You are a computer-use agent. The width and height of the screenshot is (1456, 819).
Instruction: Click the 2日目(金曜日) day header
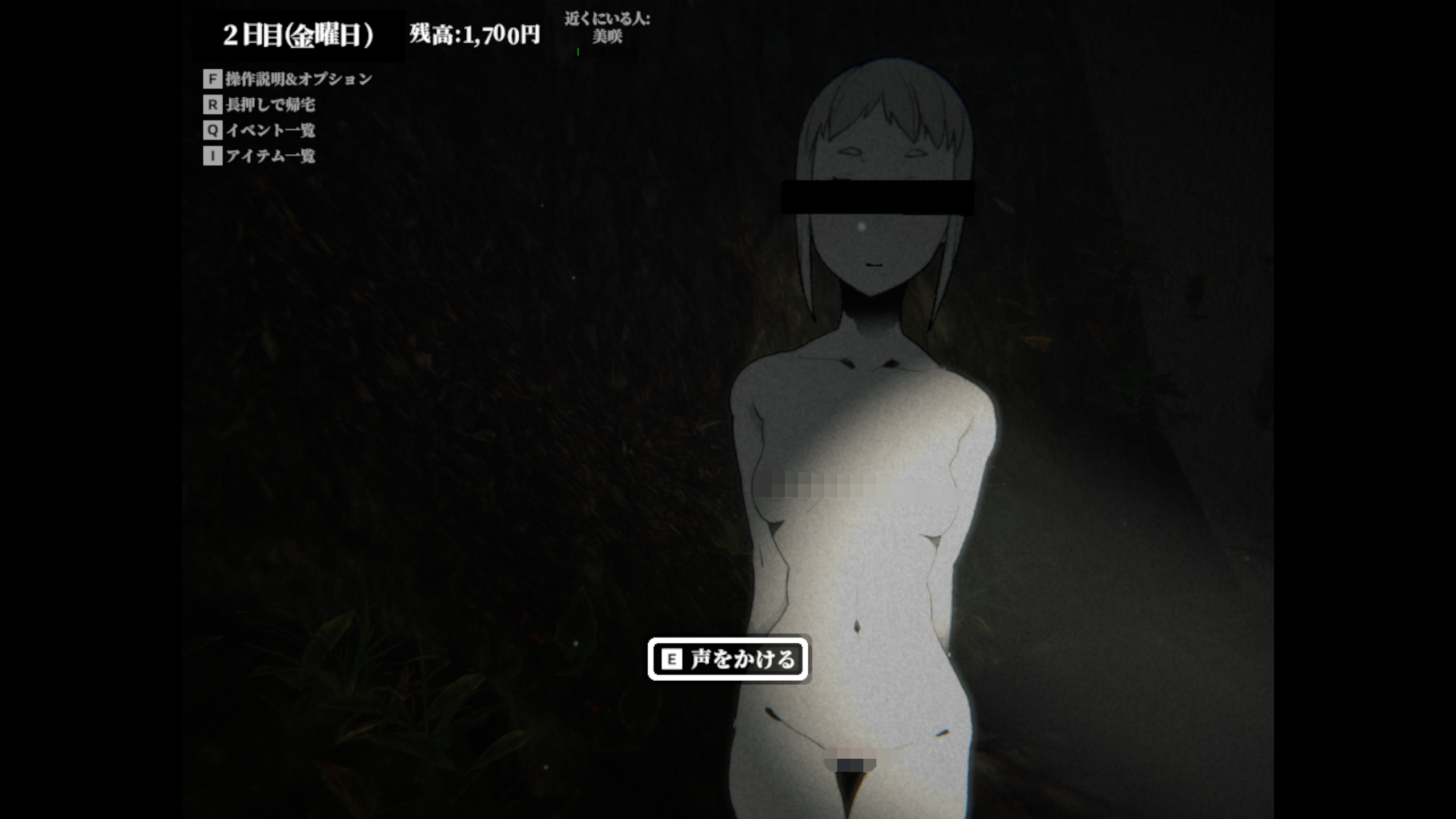(x=298, y=34)
